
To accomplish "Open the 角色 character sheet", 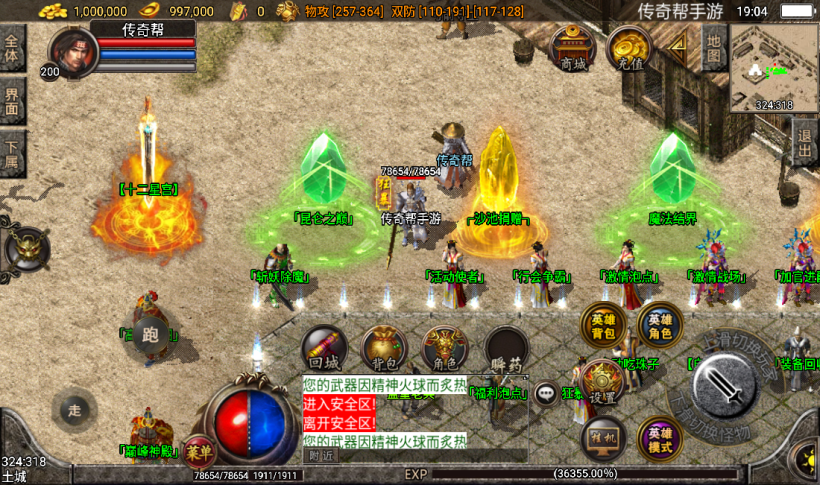I will (x=444, y=348).
